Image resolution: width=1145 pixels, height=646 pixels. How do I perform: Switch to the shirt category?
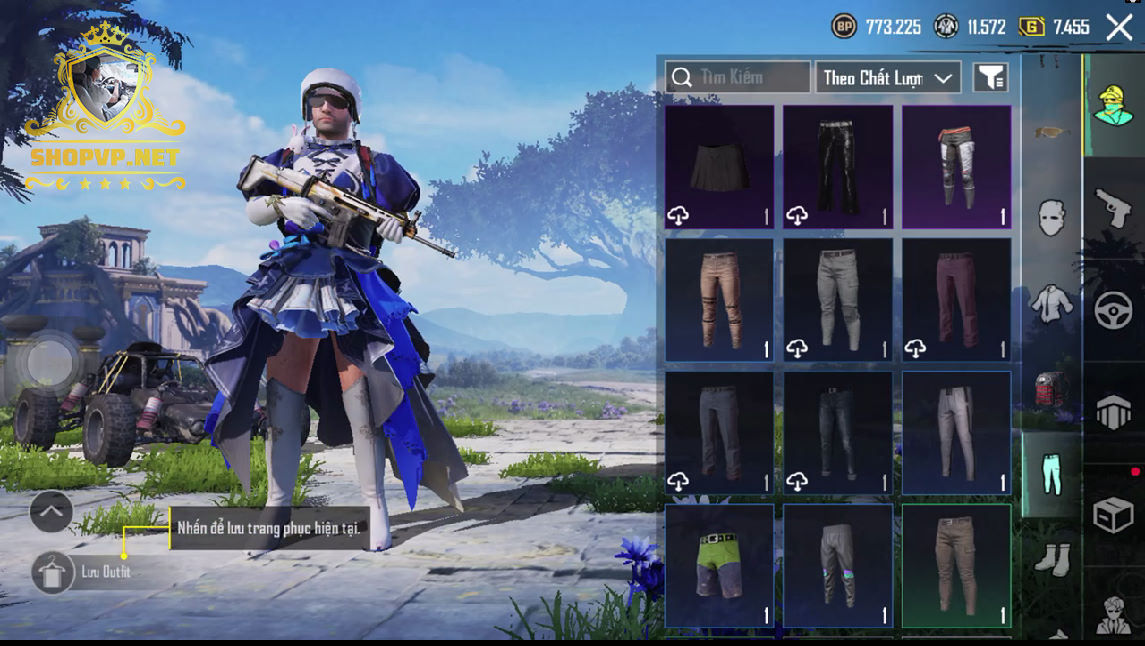1052,301
